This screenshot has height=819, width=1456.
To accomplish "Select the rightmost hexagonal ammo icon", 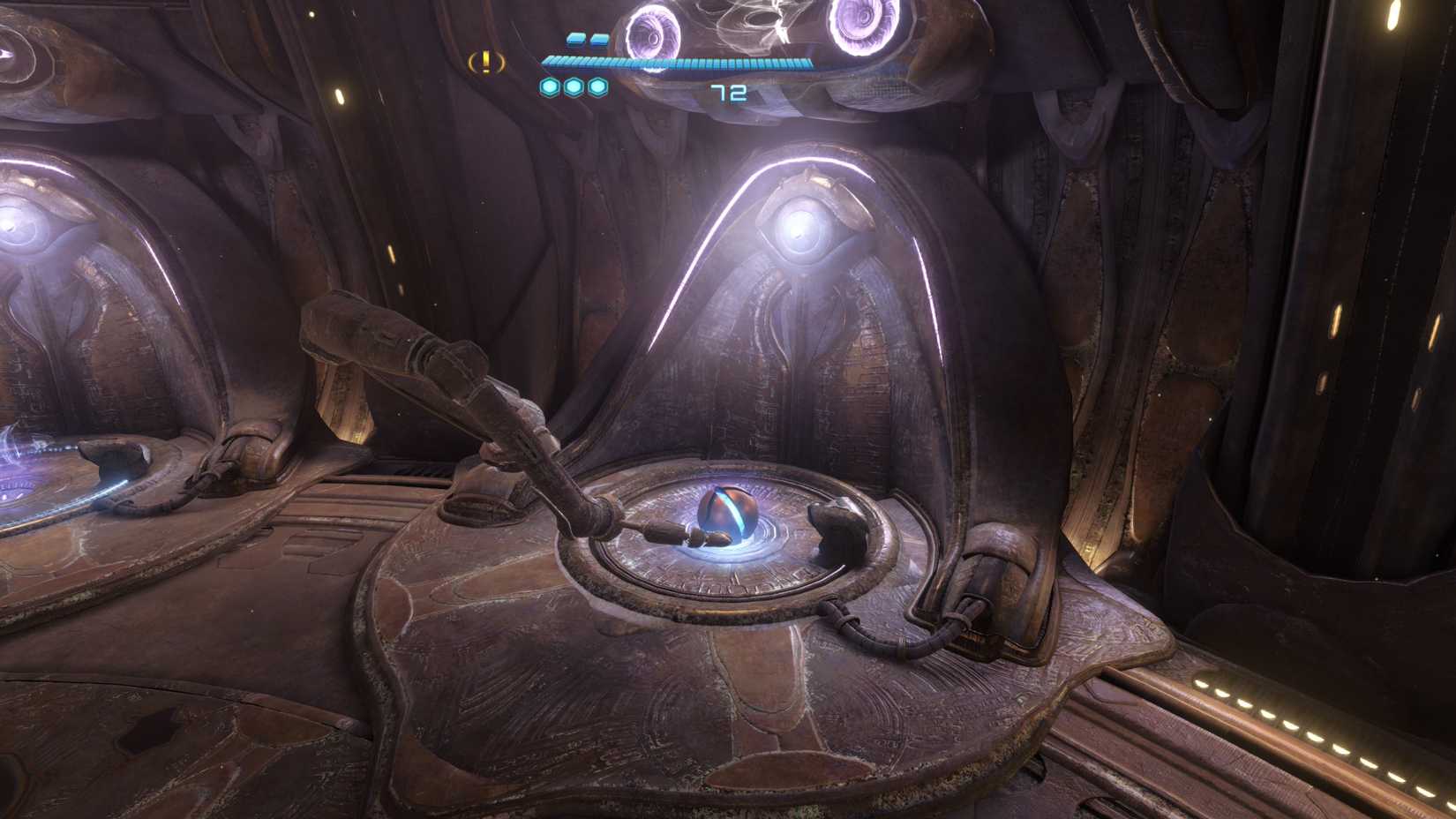I will point(598,88).
